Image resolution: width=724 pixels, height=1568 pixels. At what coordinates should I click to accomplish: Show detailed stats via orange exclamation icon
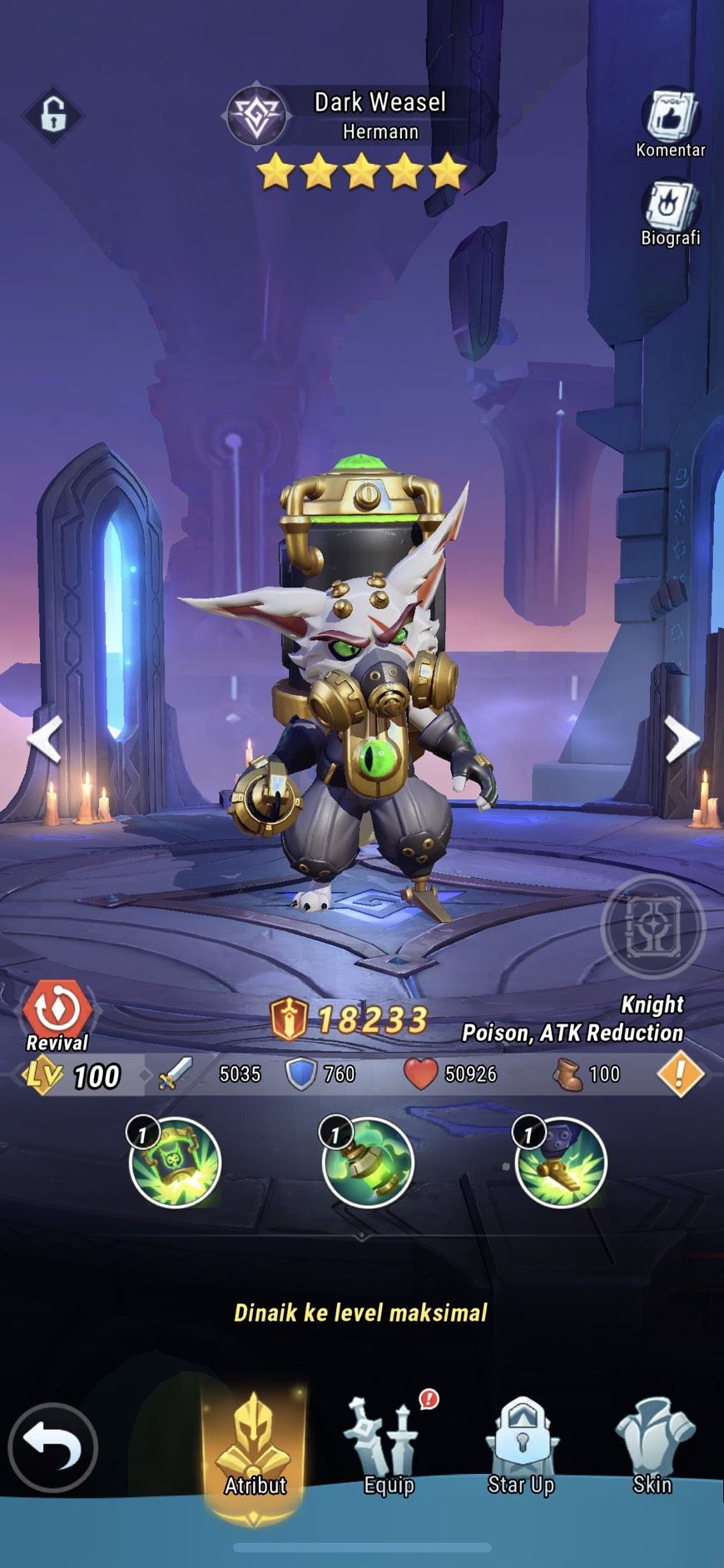pos(680,1074)
